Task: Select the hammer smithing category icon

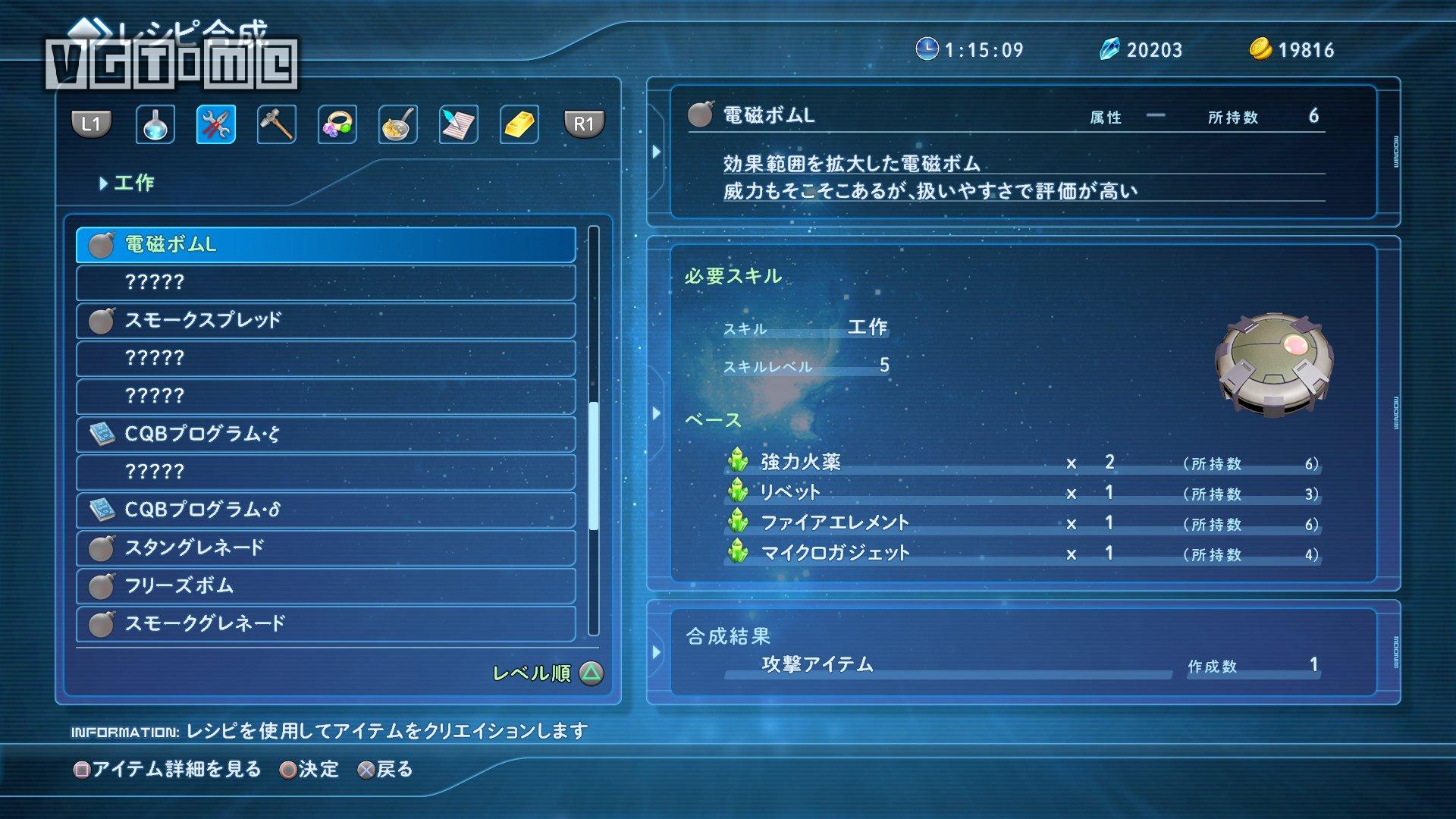Action: click(276, 124)
